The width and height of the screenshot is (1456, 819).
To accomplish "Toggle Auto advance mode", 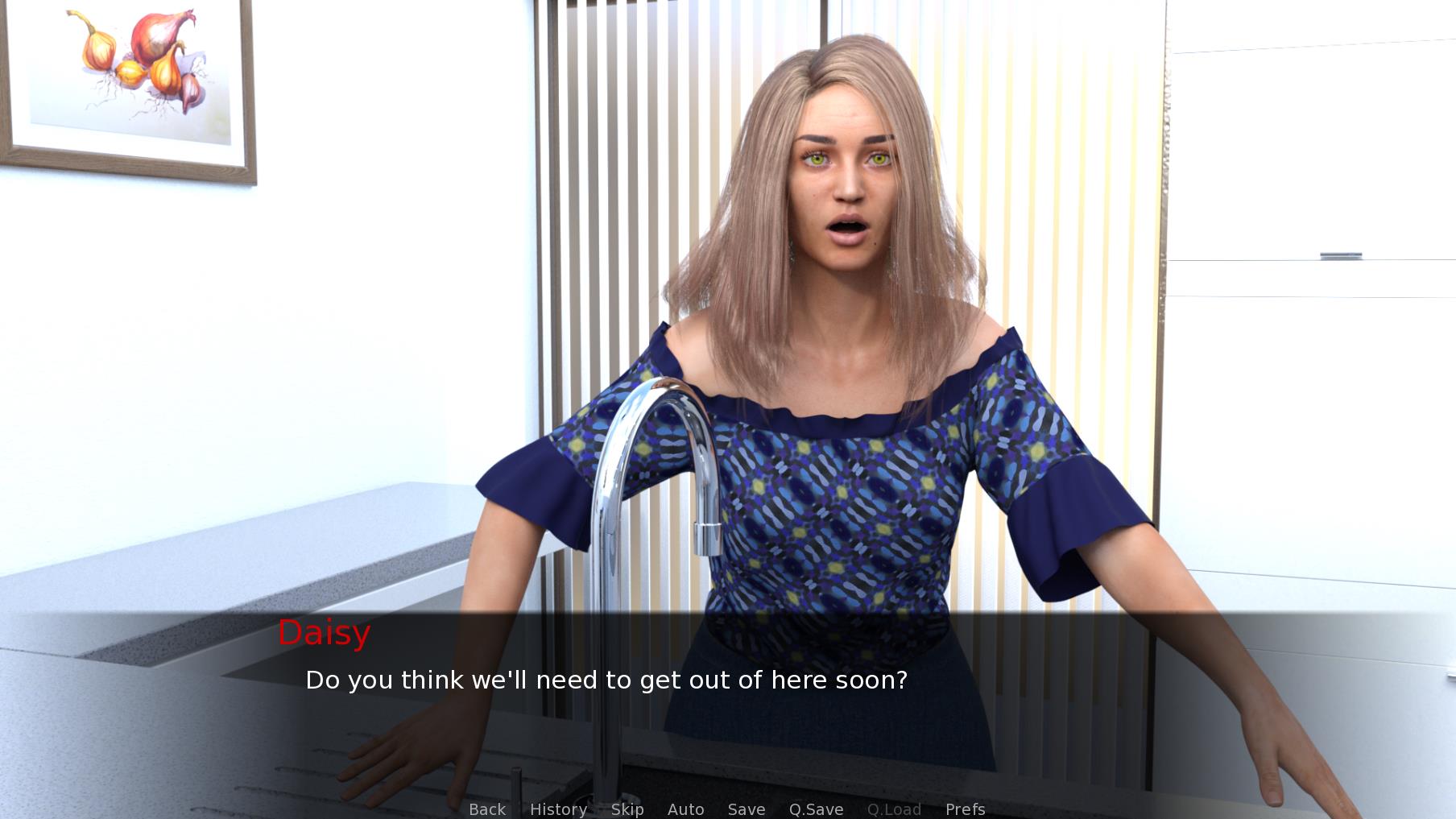I will [x=685, y=809].
